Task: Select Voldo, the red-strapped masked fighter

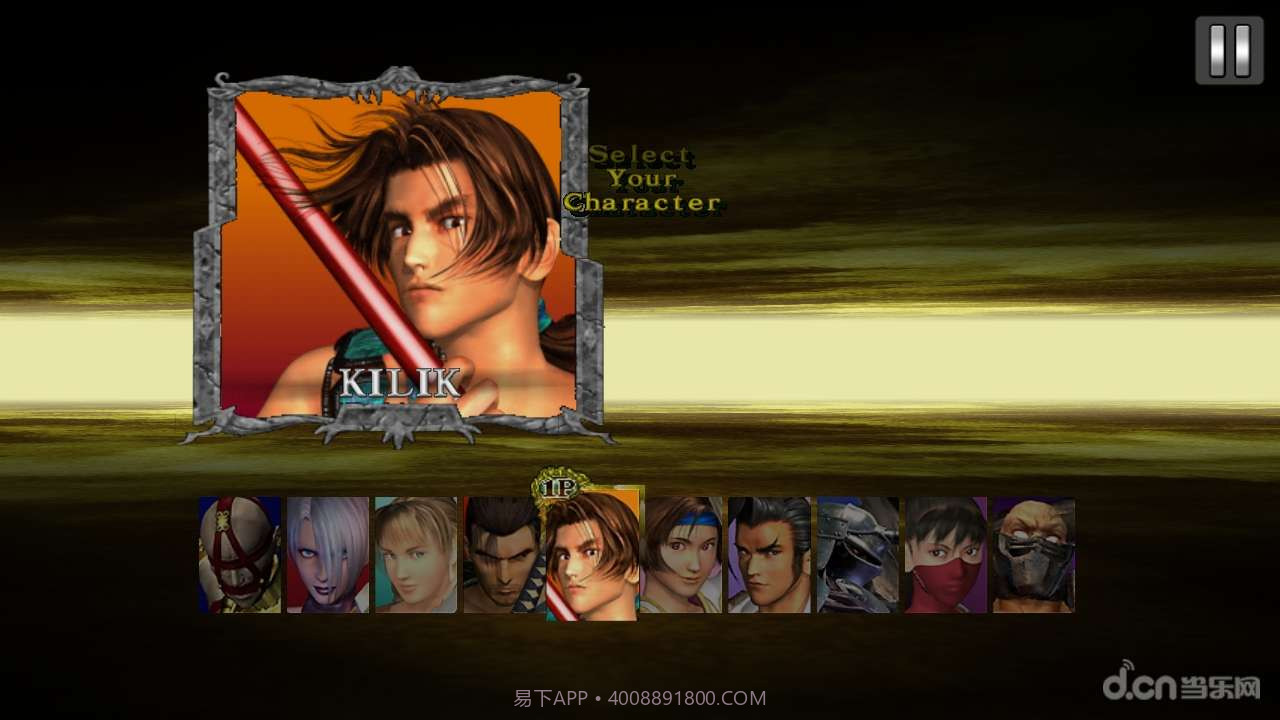Action: pyautogui.click(x=239, y=555)
